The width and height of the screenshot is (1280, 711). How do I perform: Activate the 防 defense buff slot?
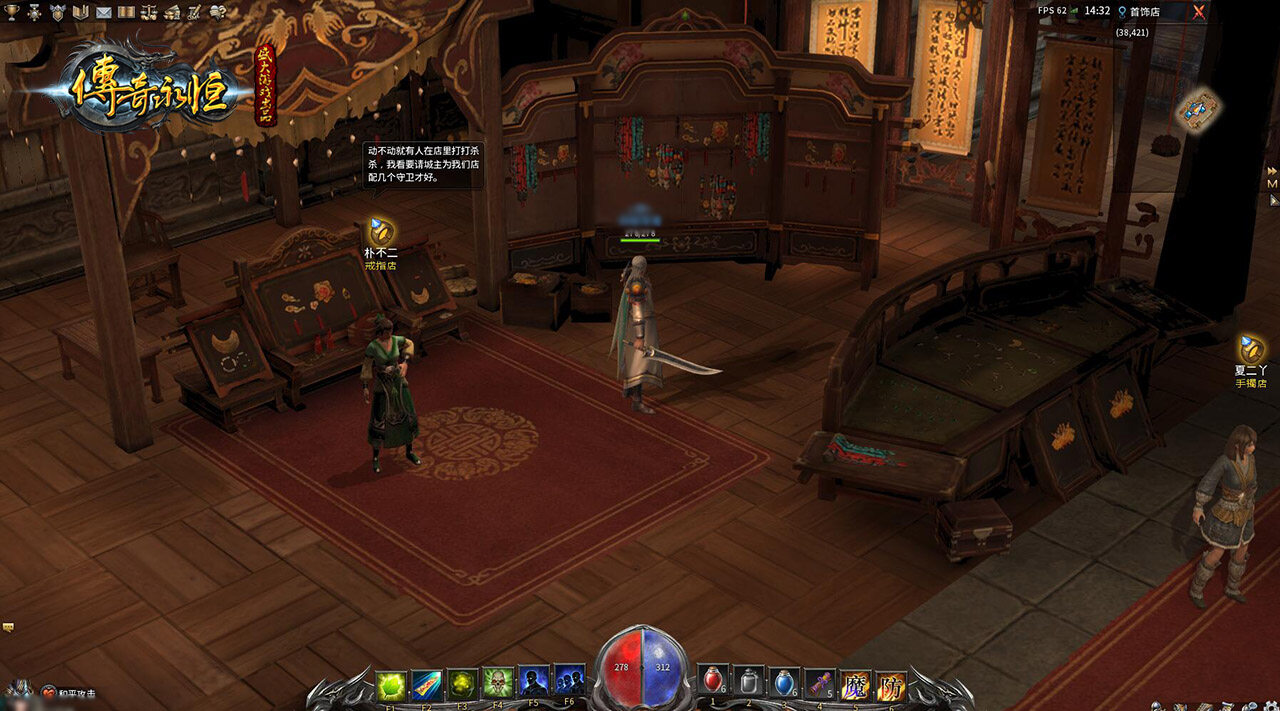coord(890,686)
